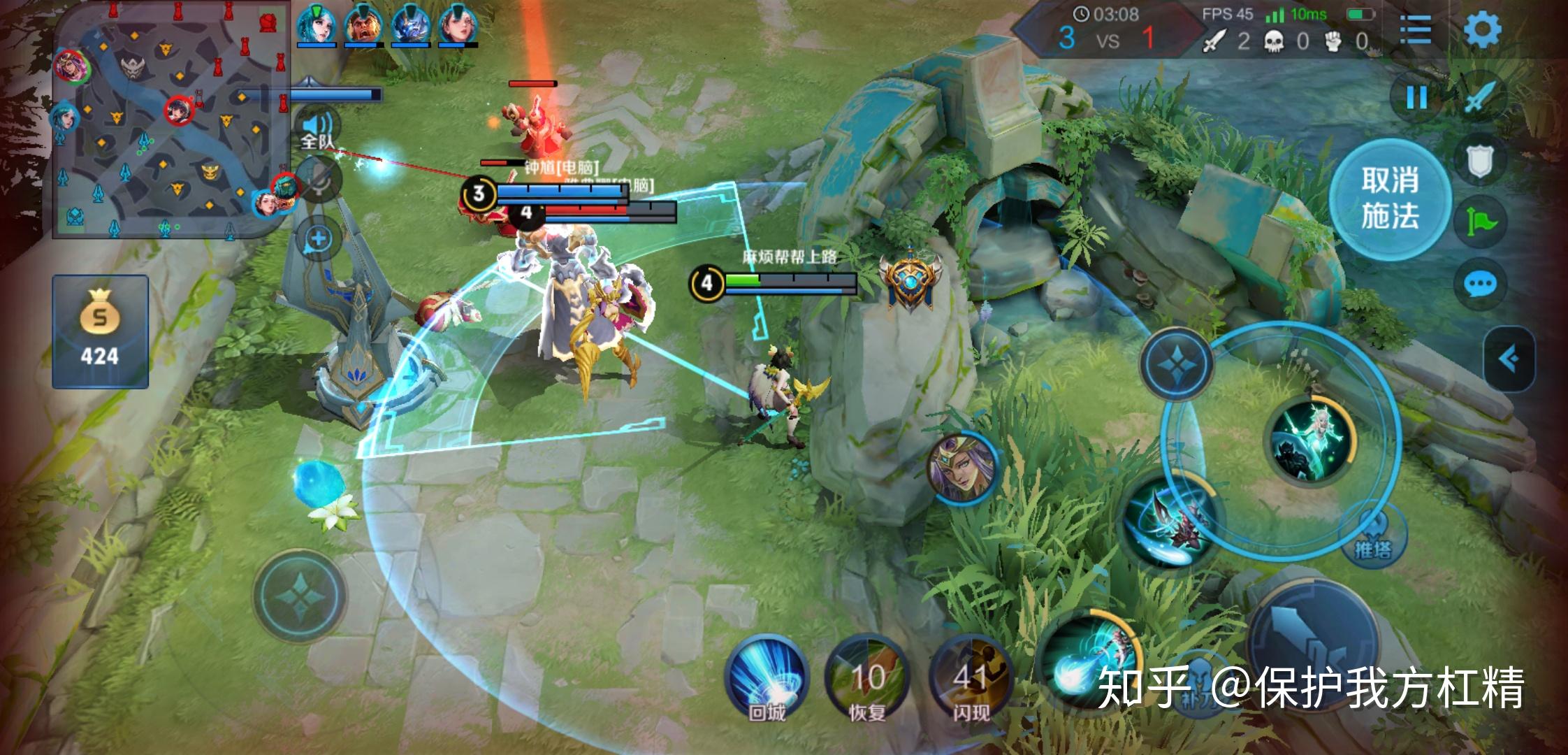Send the green flag gather signal
The width and height of the screenshot is (1568, 755).
click(x=1481, y=222)
